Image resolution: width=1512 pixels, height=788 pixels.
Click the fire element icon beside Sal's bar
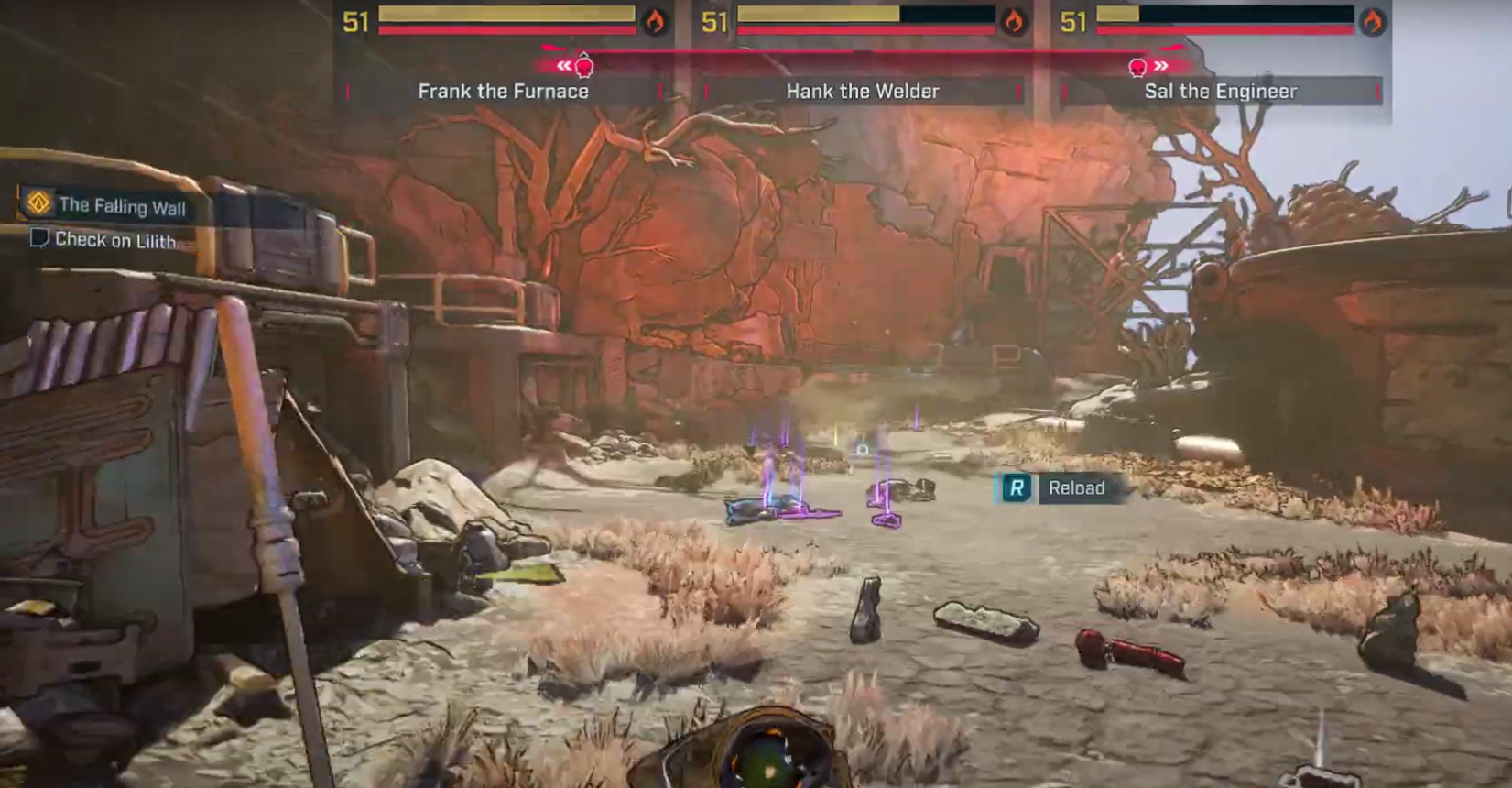click(x=1372, y=21)
